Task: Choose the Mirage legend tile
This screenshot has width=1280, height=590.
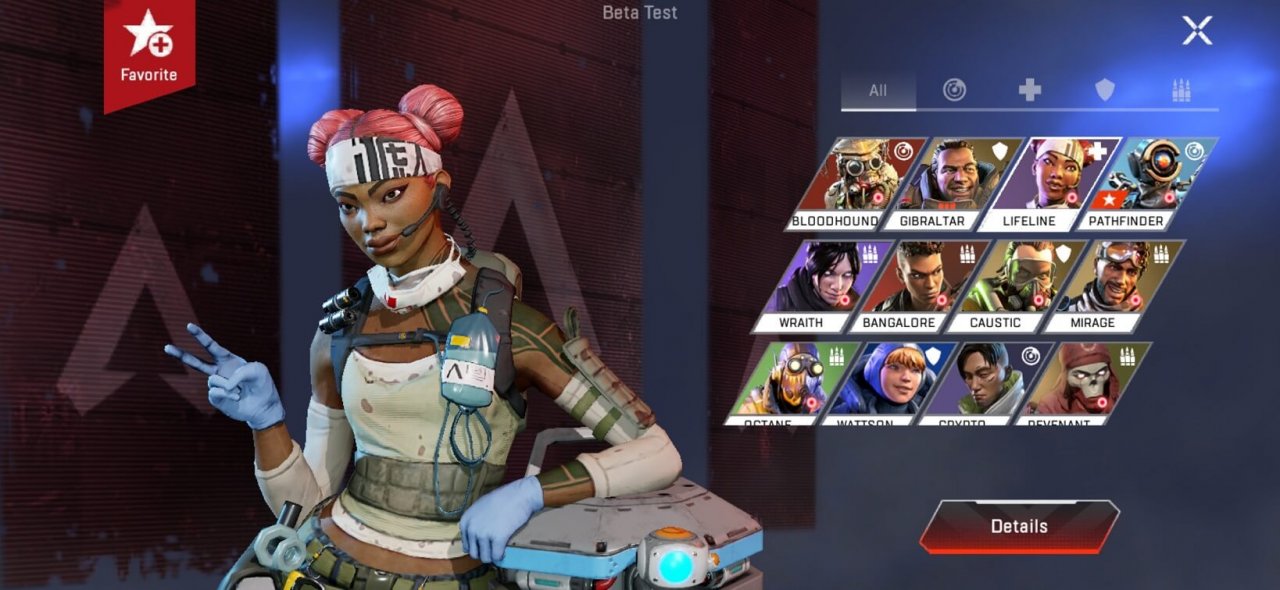Action: 1105,286
